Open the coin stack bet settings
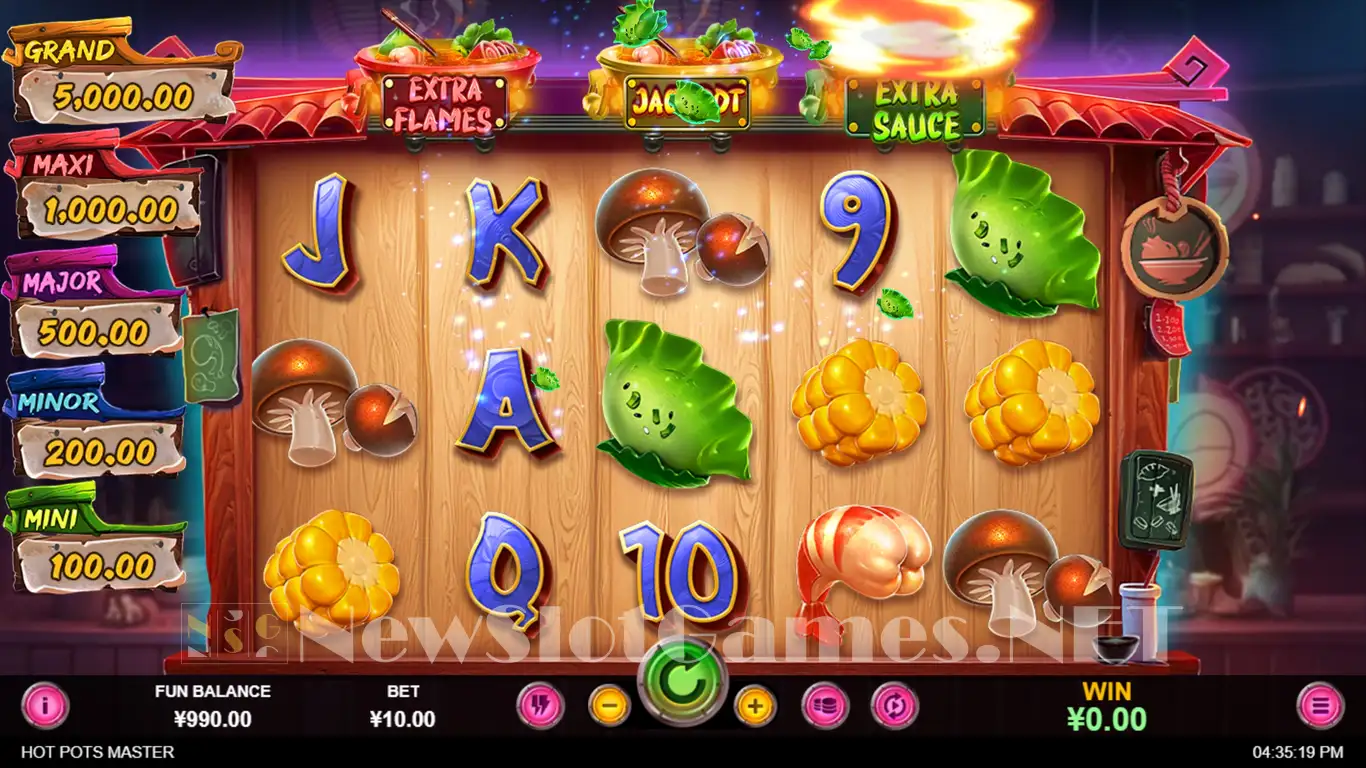 pos(825,706)
